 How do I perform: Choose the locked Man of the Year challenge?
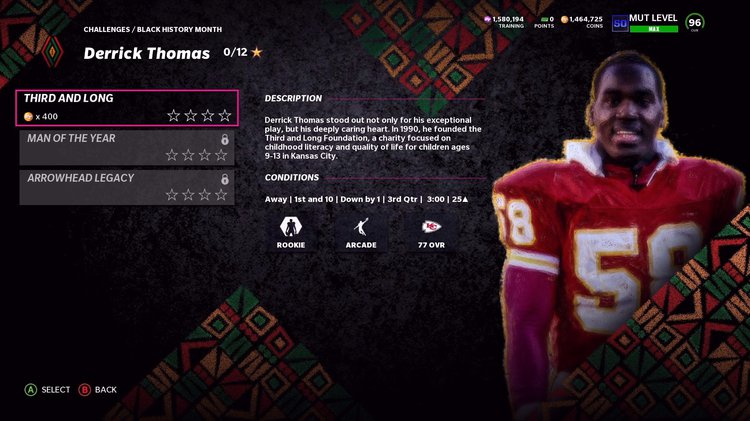128,147
